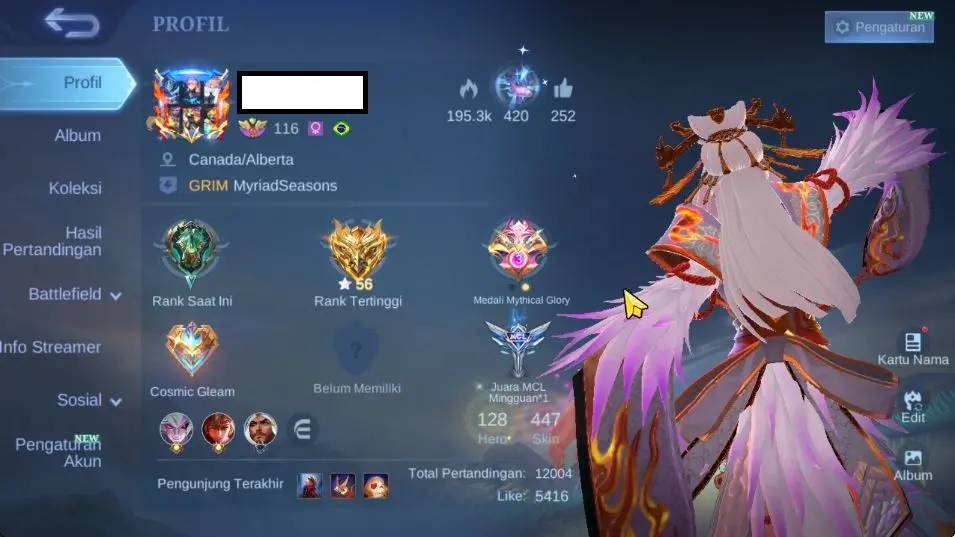Open the GRIM MyriadSeasons squad entry
Screen dimensions: 955x537
(262, 185)
